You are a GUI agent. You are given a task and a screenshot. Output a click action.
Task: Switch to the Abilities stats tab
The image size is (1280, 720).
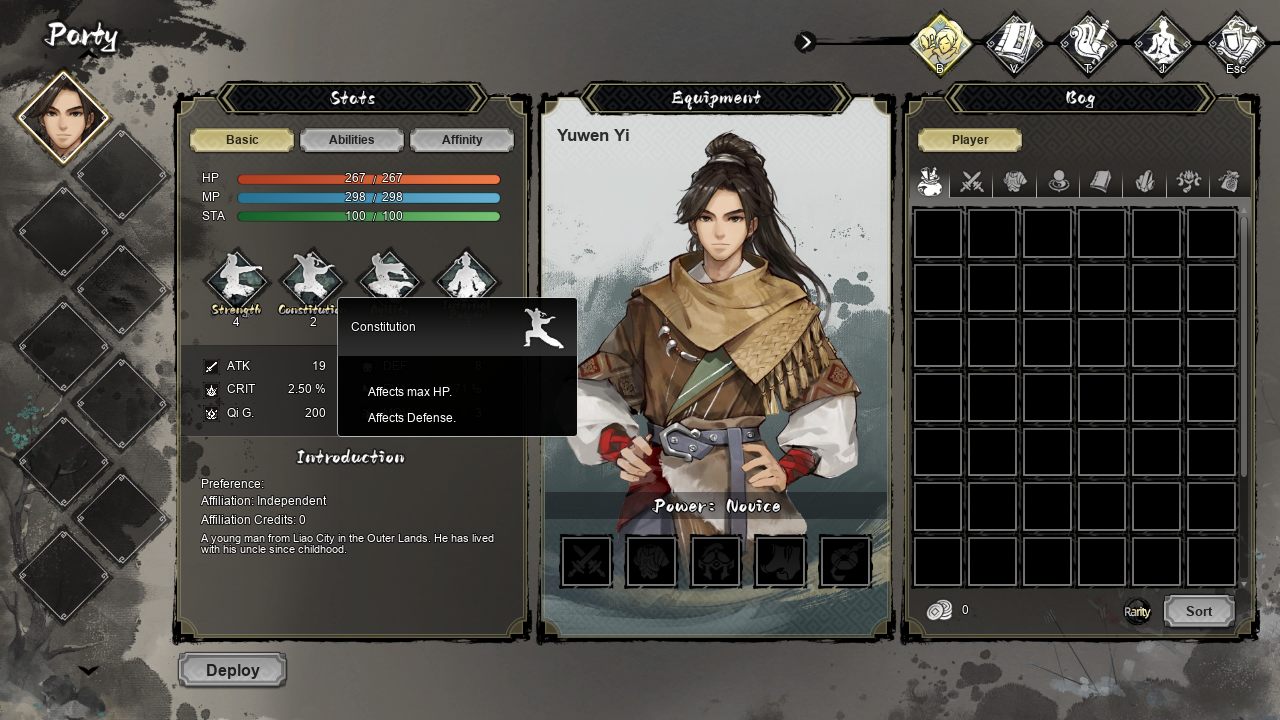pos(351,140)
